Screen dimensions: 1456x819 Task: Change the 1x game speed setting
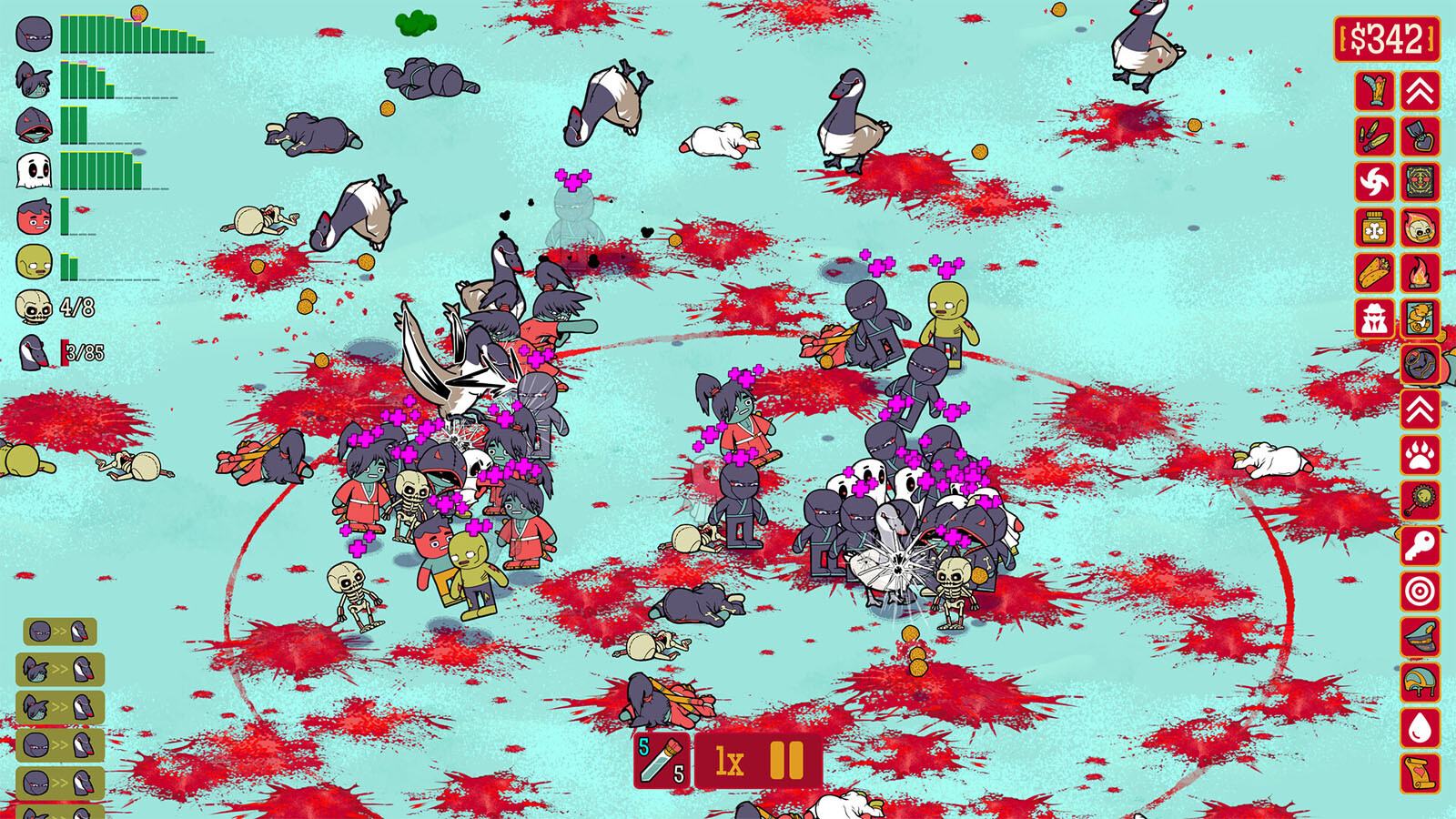pyautogui.click(x=730, y=761)
